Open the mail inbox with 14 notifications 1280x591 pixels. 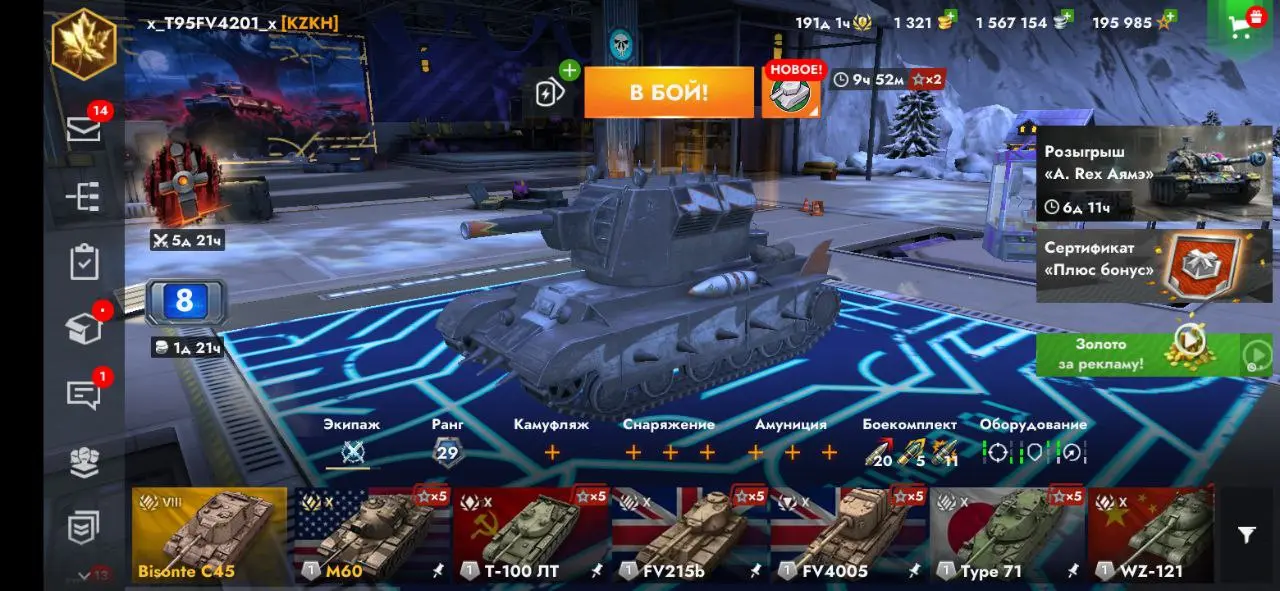click(84, 129)
